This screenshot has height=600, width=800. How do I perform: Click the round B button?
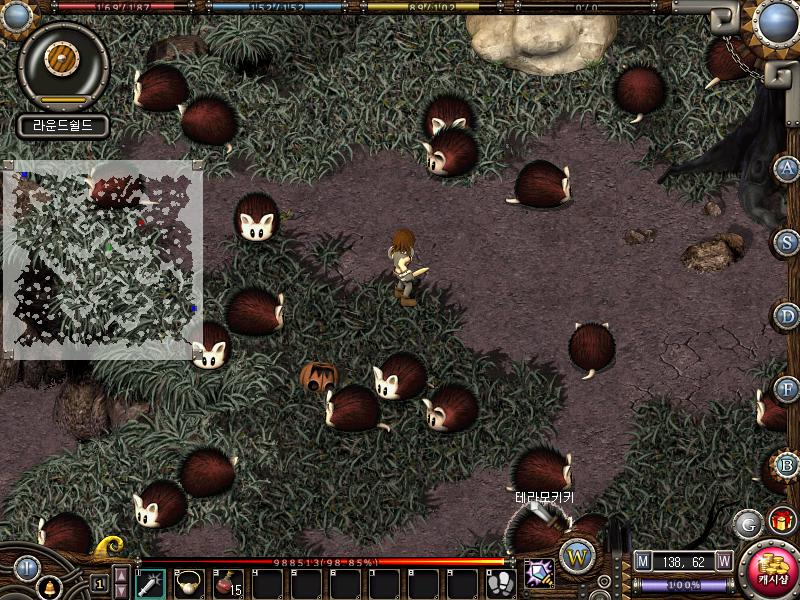tap(788, 464)
